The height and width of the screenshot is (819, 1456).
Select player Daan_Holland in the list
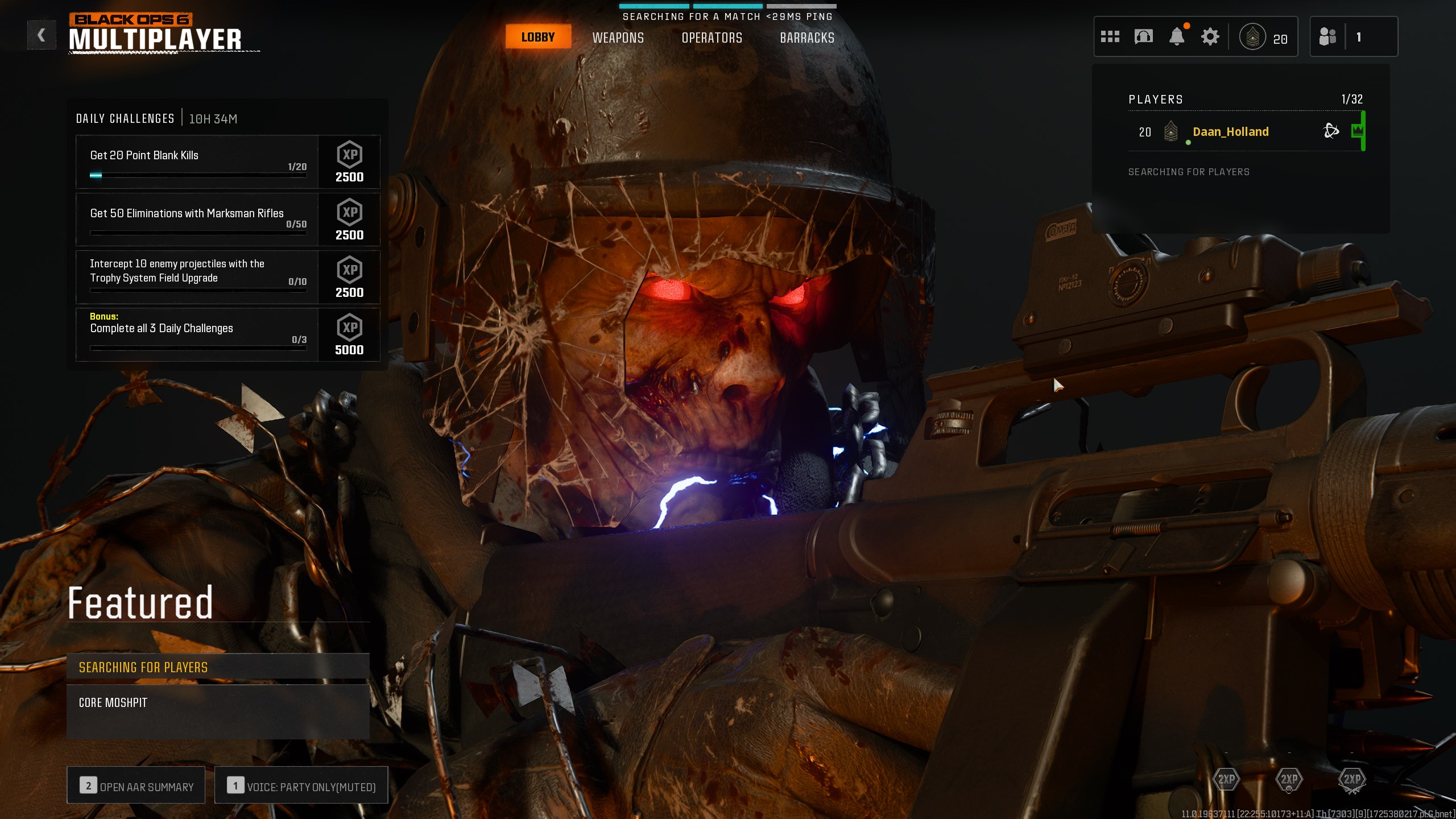tap(1230, 132)
